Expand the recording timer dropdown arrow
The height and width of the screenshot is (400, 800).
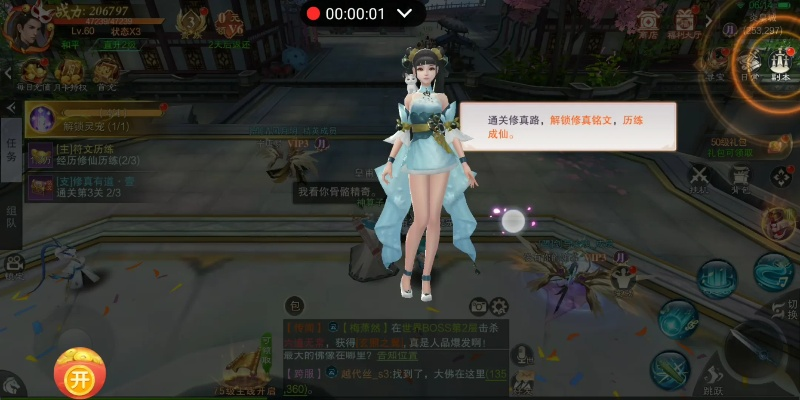point(405,14)
